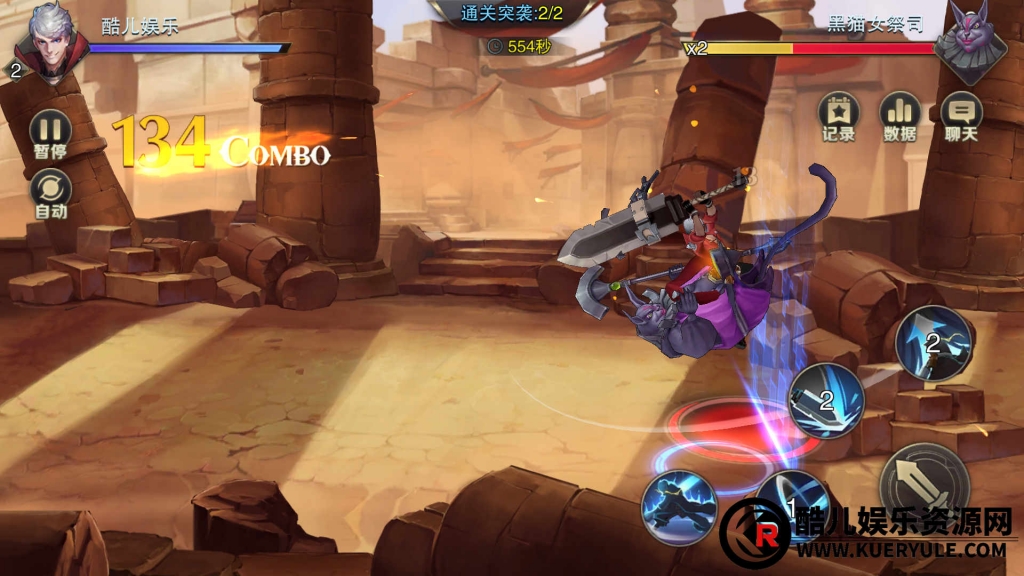Open the KUERYULE.COM watermark link
Screen dimensions: 1024x576
pyautogui.click(x=900, y=549)
